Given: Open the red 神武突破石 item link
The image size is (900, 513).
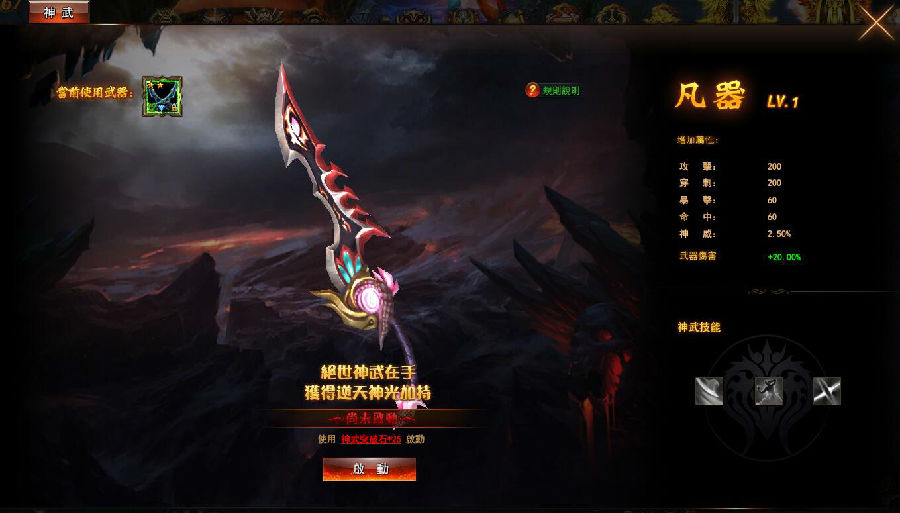Looking at the screenshot, I should pyautogui.click(x=371, y=439).
